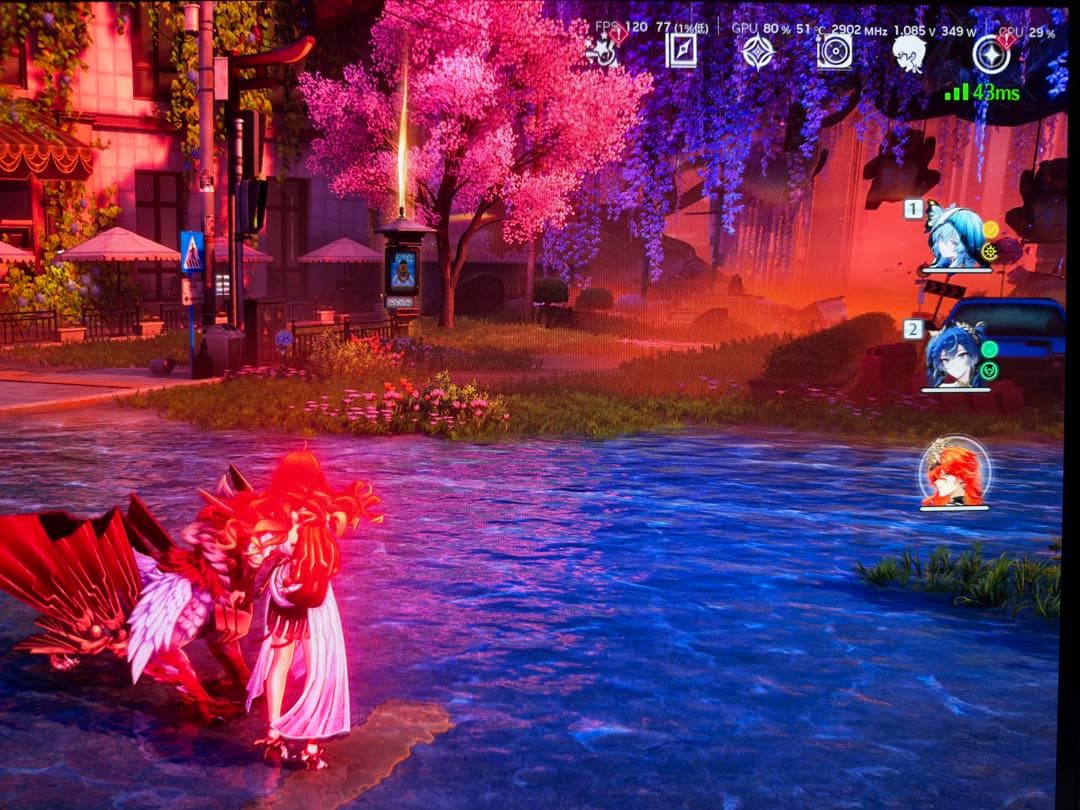Image resolution: width=1080 pixels, height=810 pixels.
Task: Switch to party member 1 with butterfly hat
Action: click(x=955, y=239)
